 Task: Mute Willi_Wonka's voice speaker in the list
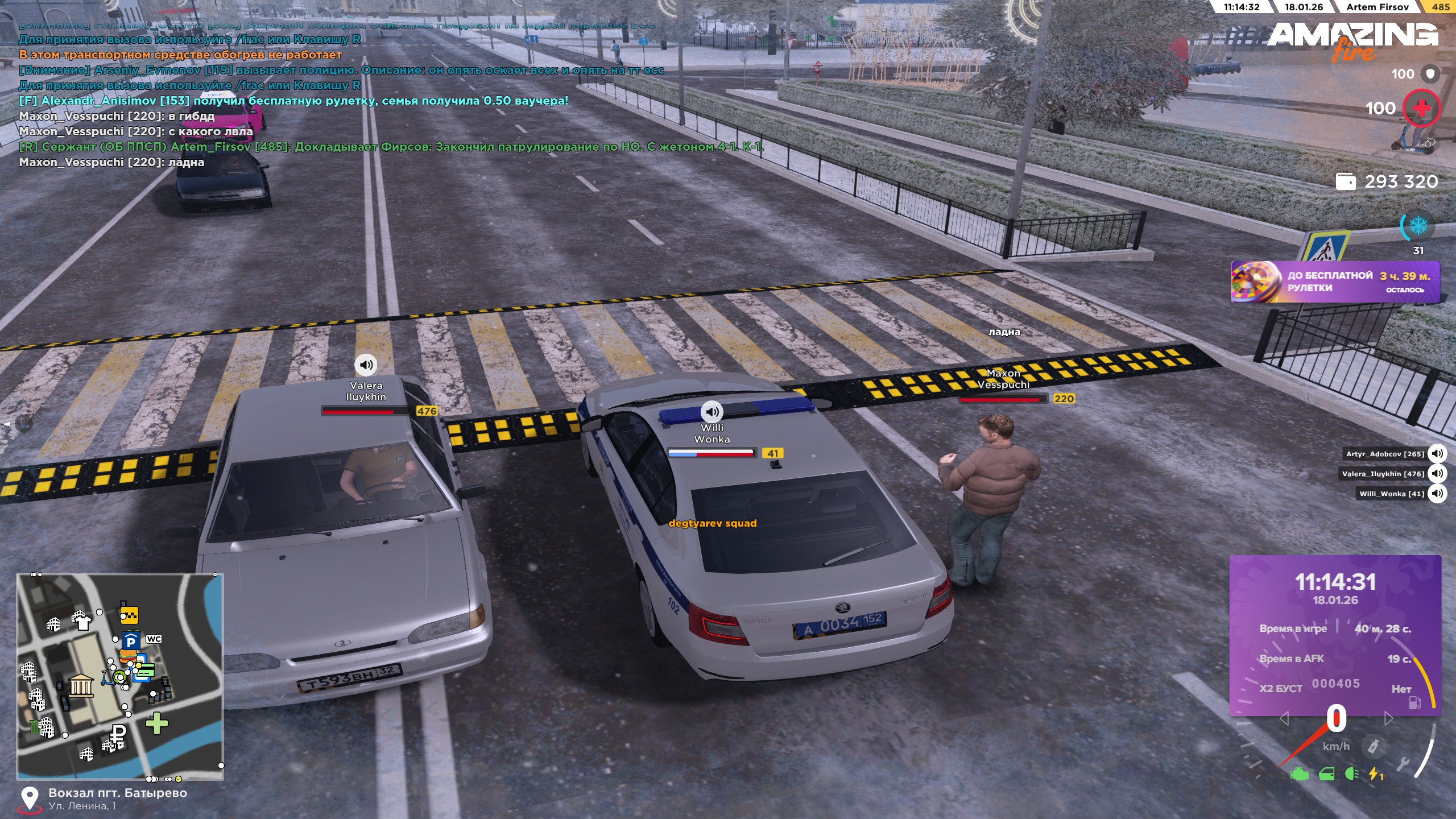point(1437,493)
